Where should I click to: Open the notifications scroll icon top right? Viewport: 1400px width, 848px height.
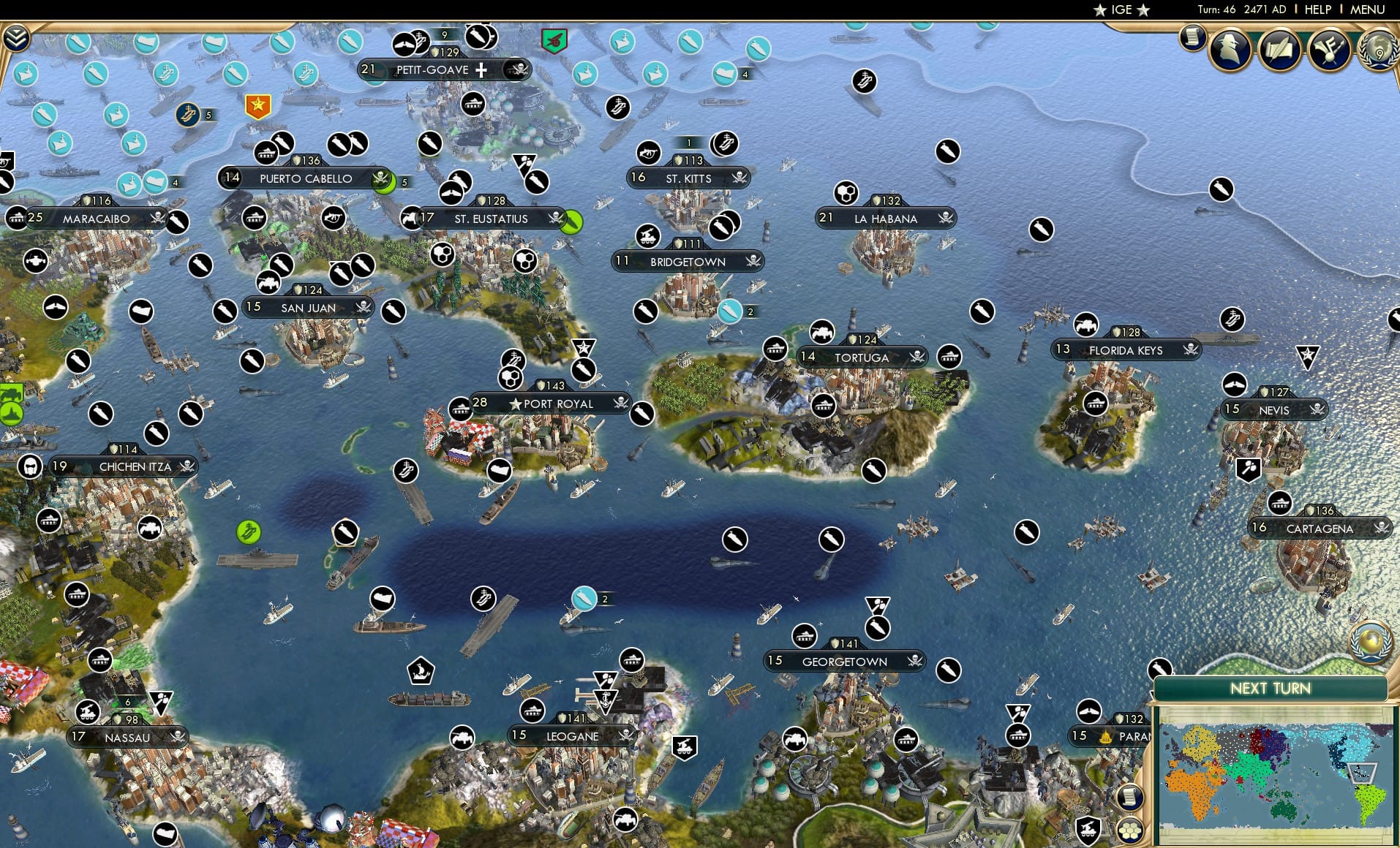coord(1193,37)
